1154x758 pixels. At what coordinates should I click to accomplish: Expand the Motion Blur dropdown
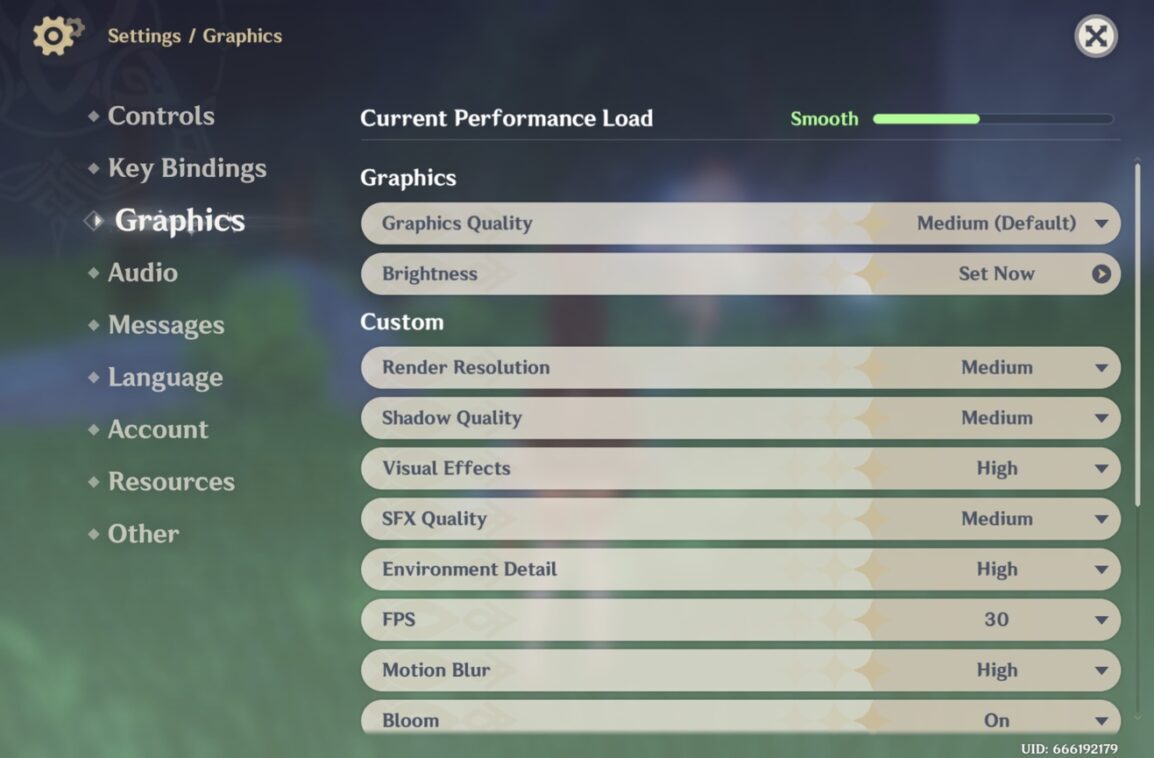coord(1010,670)
